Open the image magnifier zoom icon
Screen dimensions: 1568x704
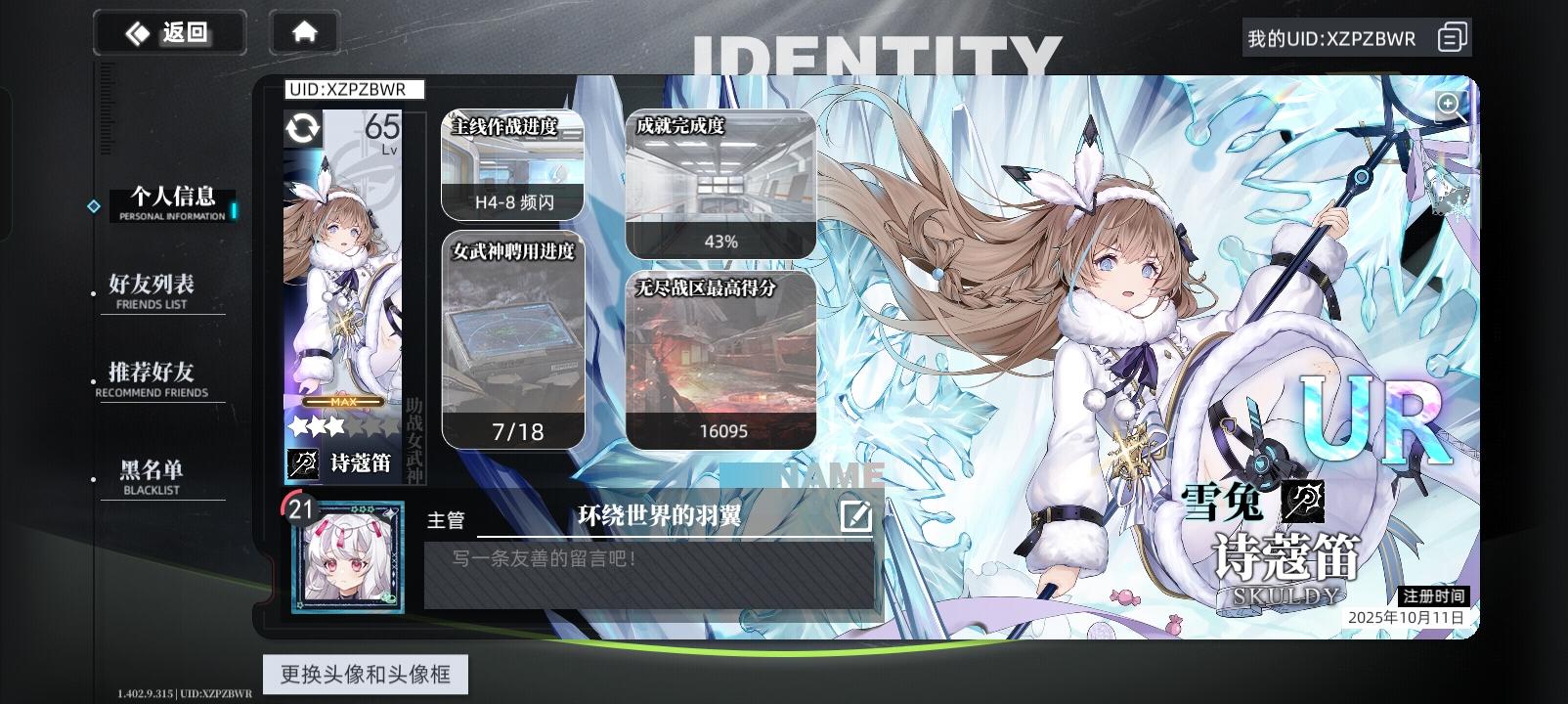pos(1449,105)
